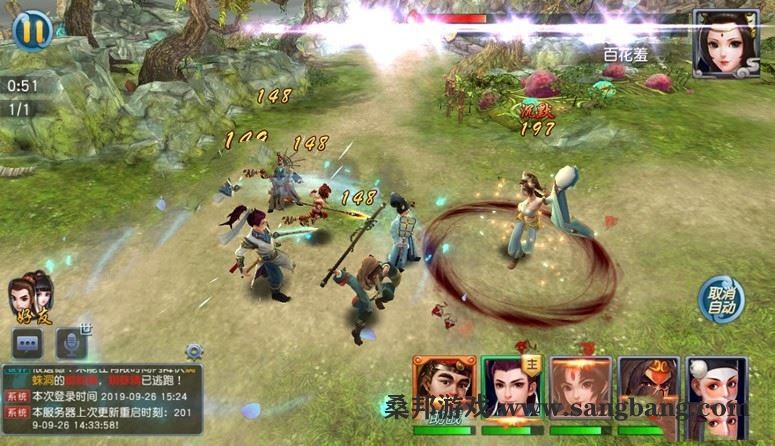775x446 pixels.
Task: Open the chat speech bubble button
Action: tap(27, 342)
